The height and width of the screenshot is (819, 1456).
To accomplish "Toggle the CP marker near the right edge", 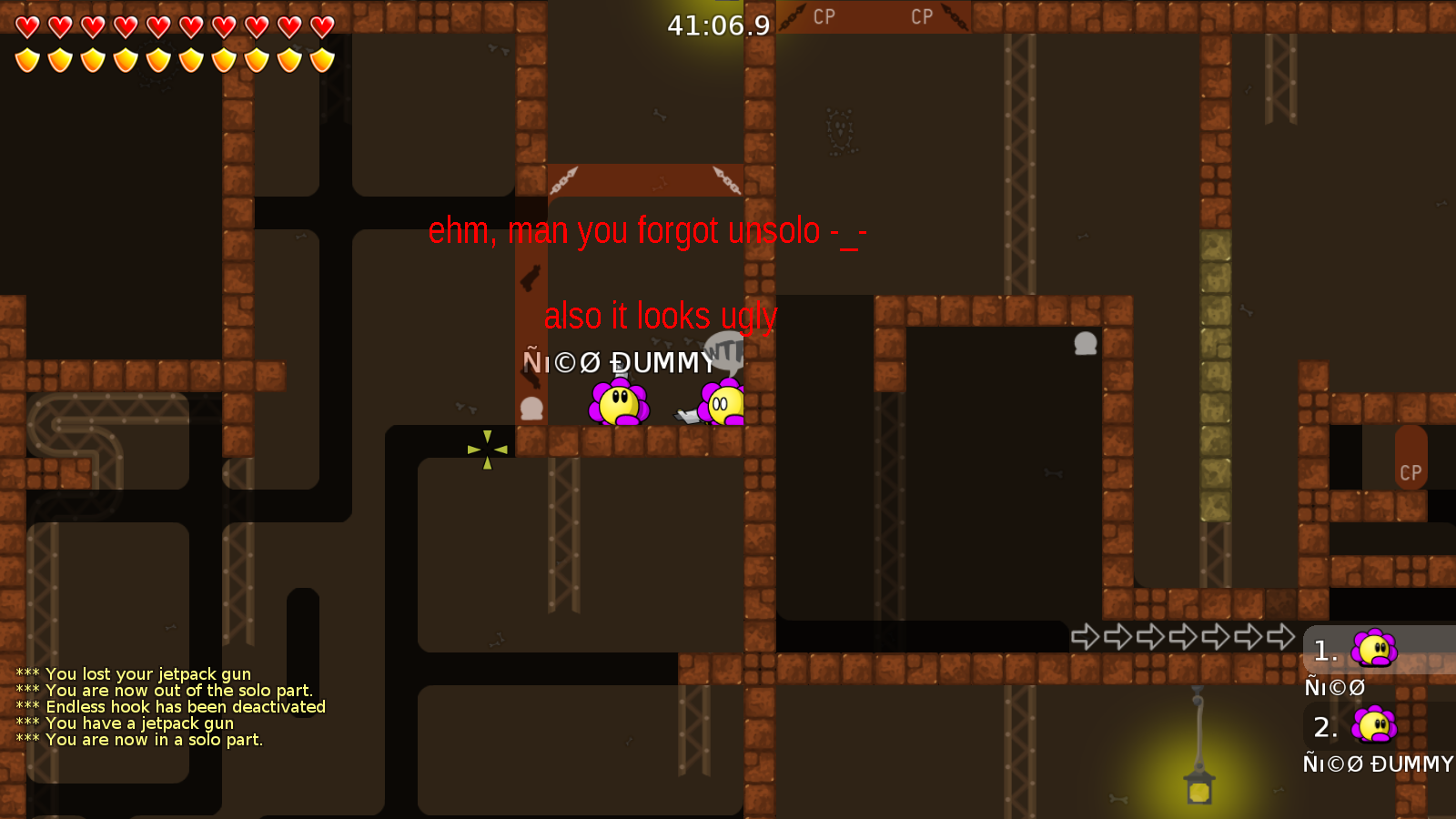I will pyautogui.click(x=1410, y=472).
